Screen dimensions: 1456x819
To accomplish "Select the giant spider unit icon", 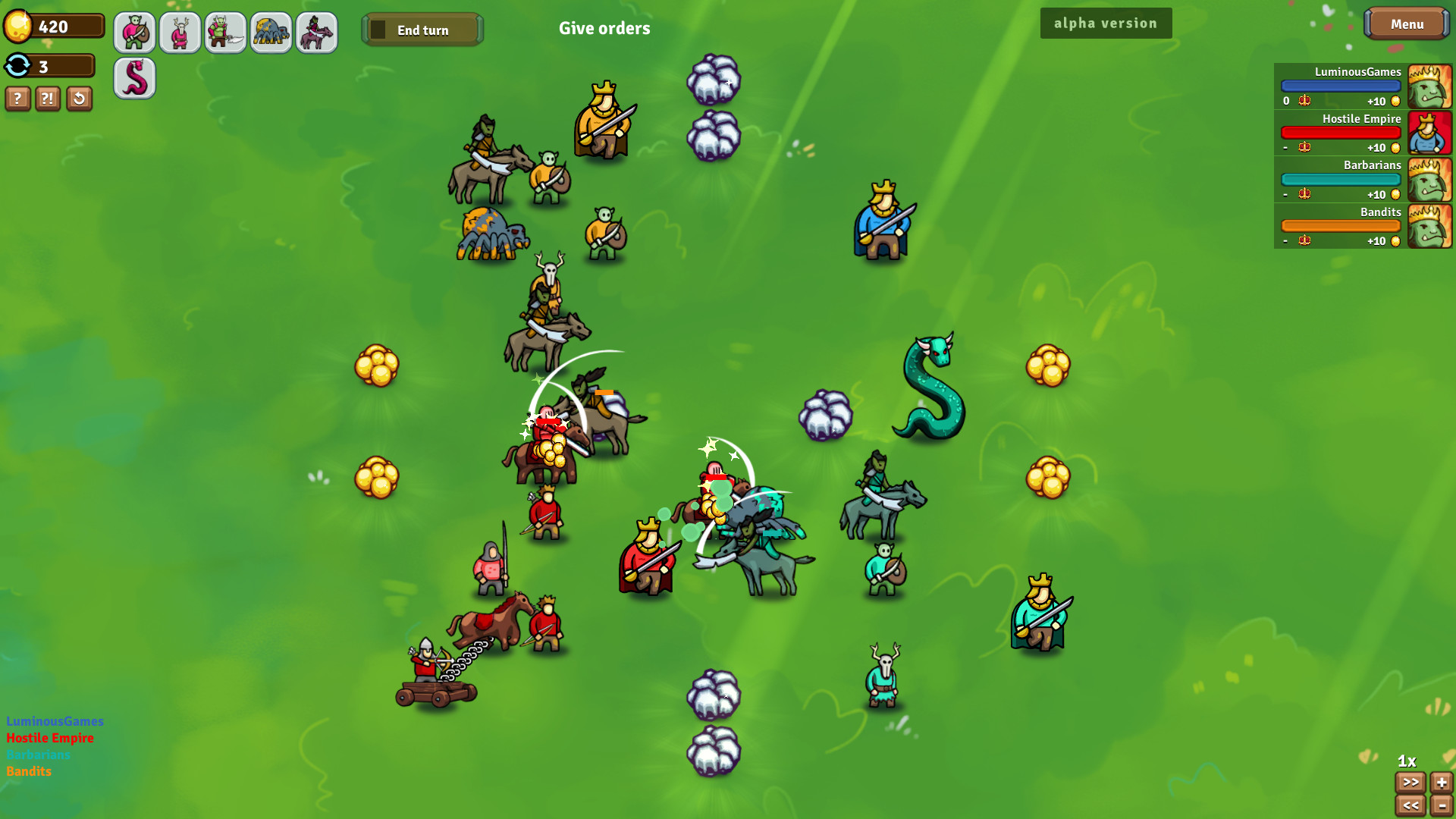I will pos(271,33).
